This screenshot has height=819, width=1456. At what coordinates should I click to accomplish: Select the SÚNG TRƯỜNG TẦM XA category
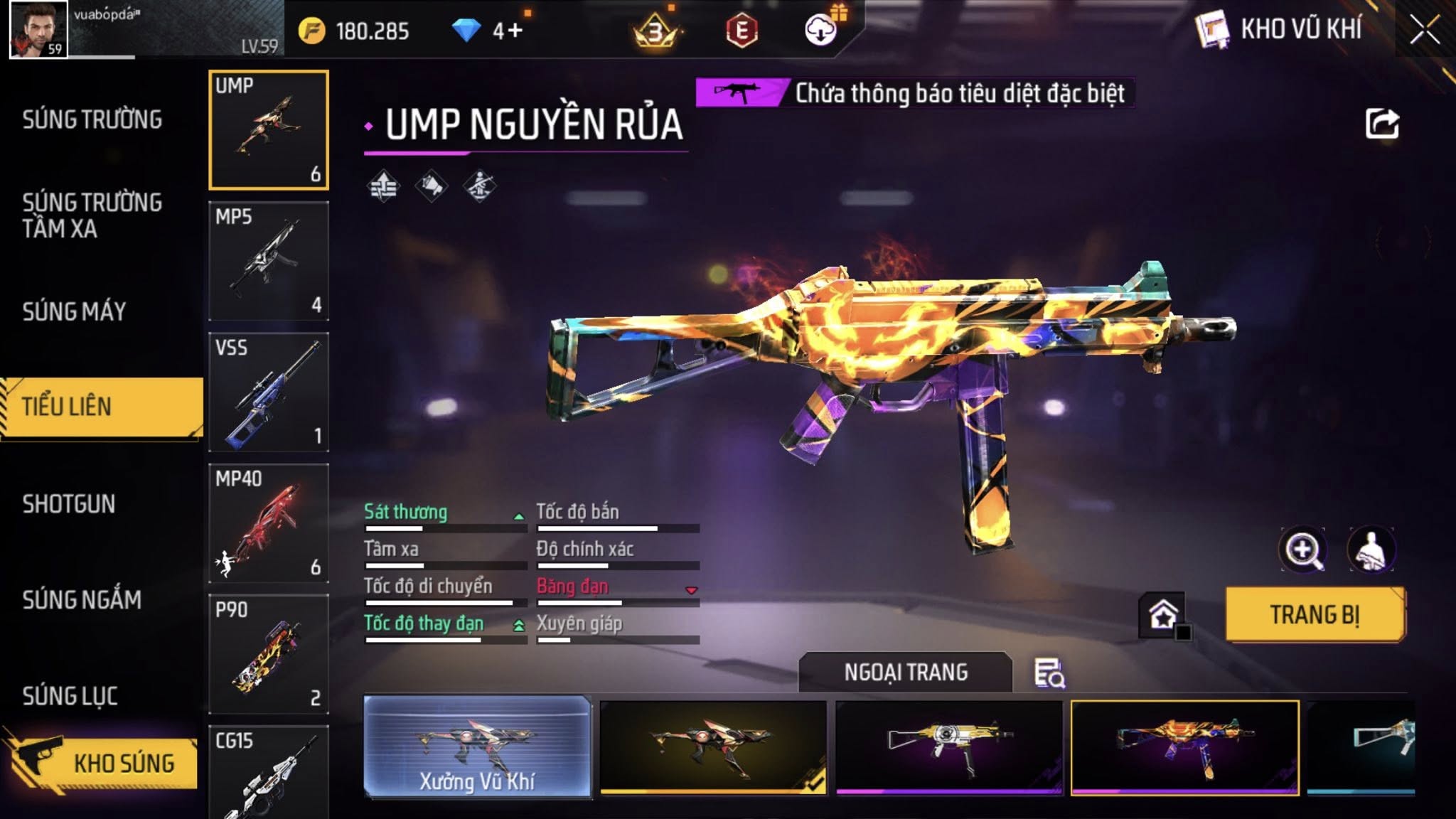click(x=92, y=215)
